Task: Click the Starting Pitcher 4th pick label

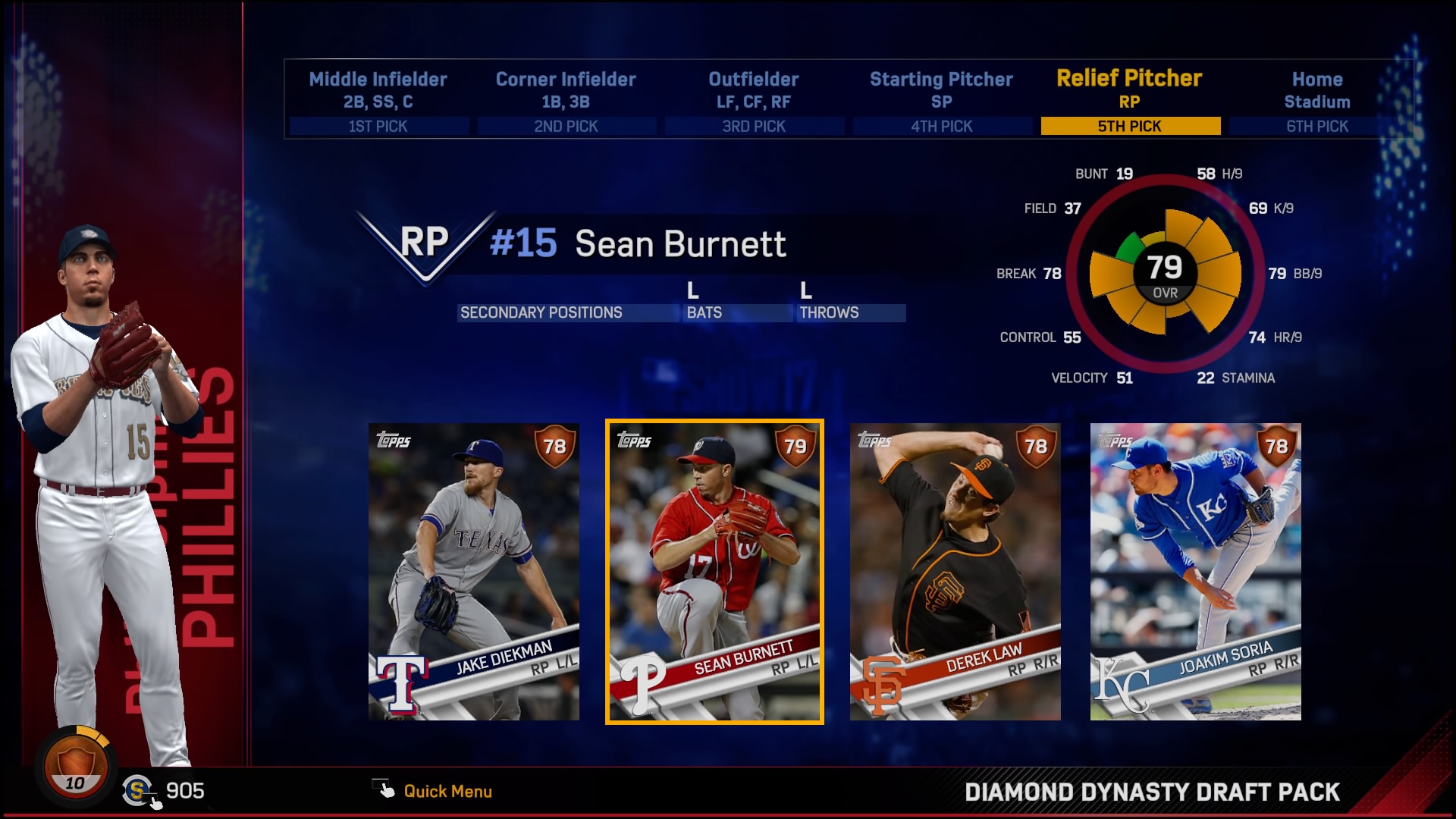Action: click(942, 126)
